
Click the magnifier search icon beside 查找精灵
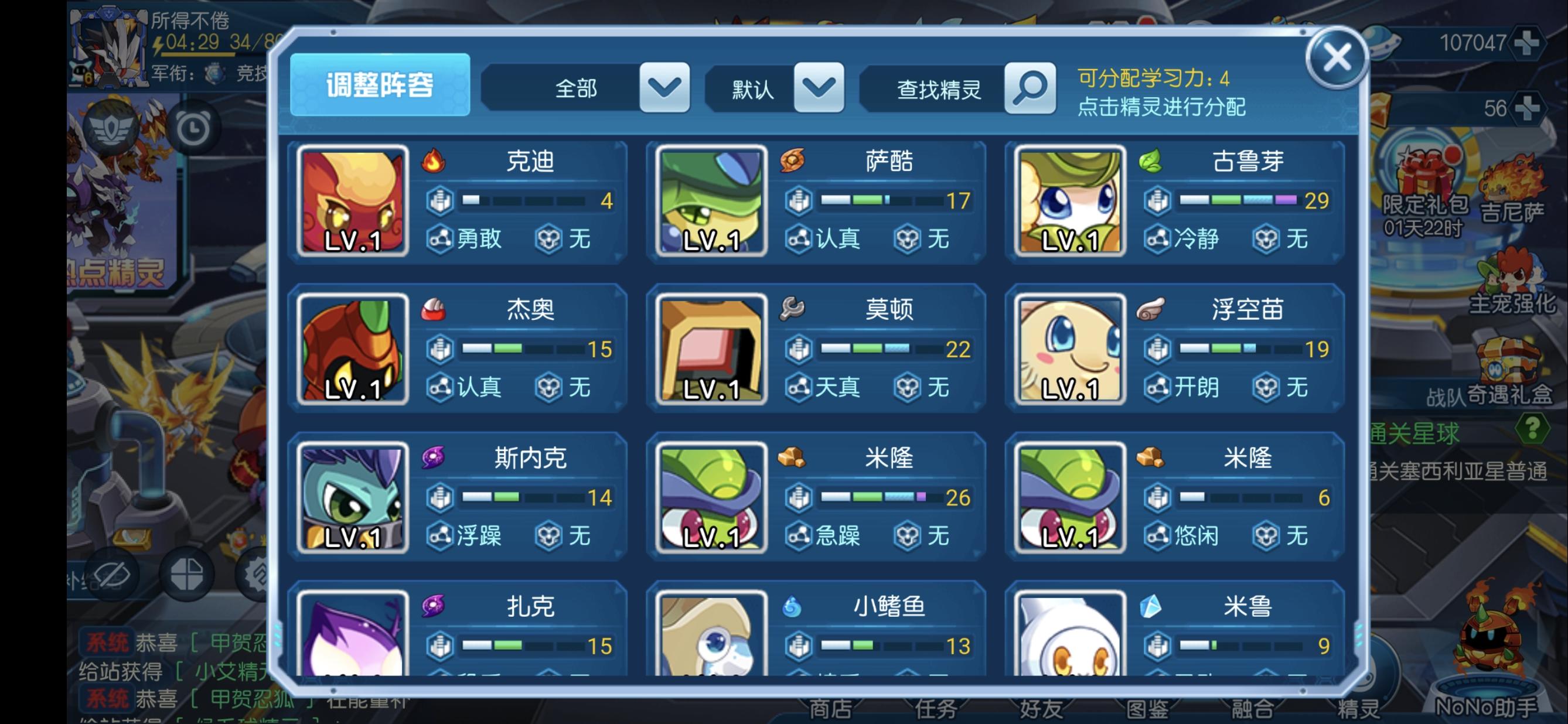pos(1029,88)
